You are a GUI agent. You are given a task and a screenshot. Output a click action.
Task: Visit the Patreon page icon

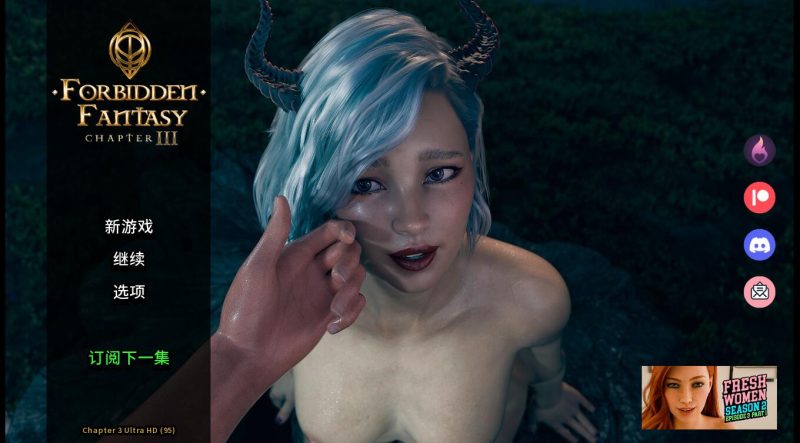click(x=759, y=197)
